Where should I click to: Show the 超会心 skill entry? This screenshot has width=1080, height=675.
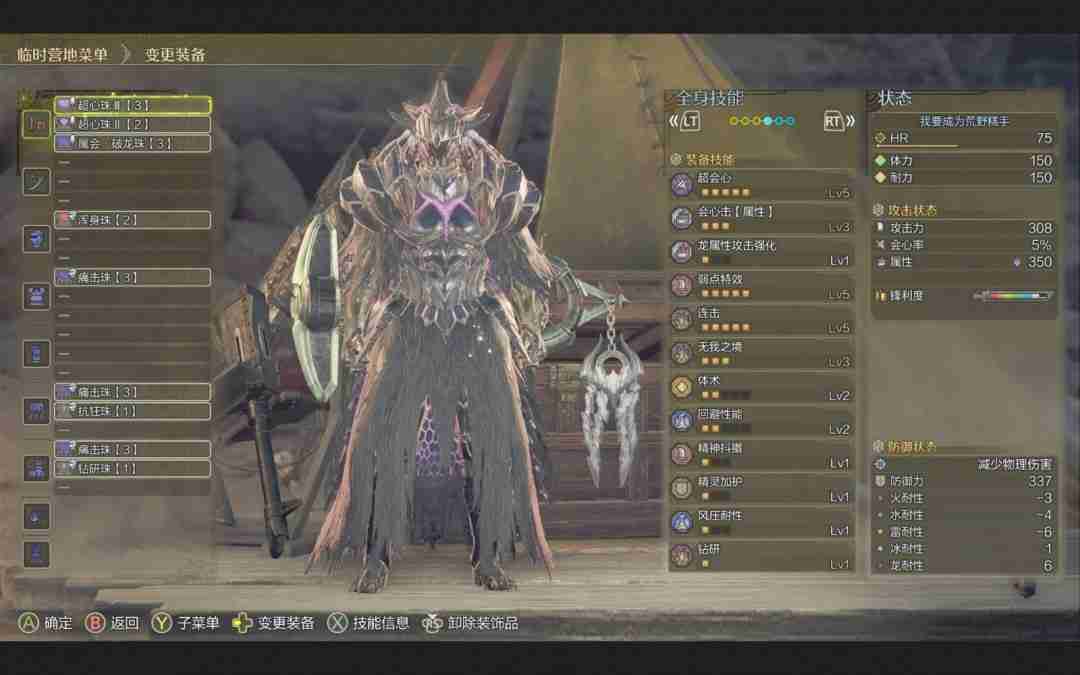click(x=762, y=184)
